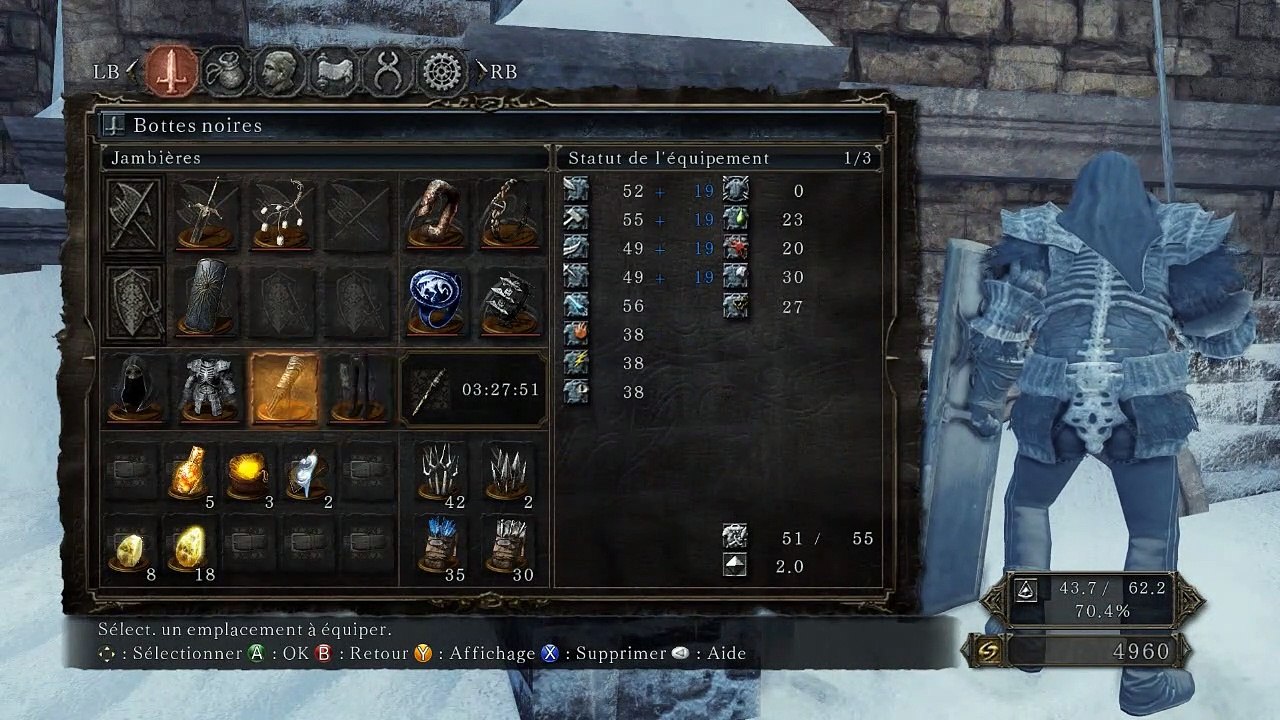This screenshot has width=1280, height=720.
Task: Select the black boots leggings slot
Action: pyautogui.click(x=359, y=388)
